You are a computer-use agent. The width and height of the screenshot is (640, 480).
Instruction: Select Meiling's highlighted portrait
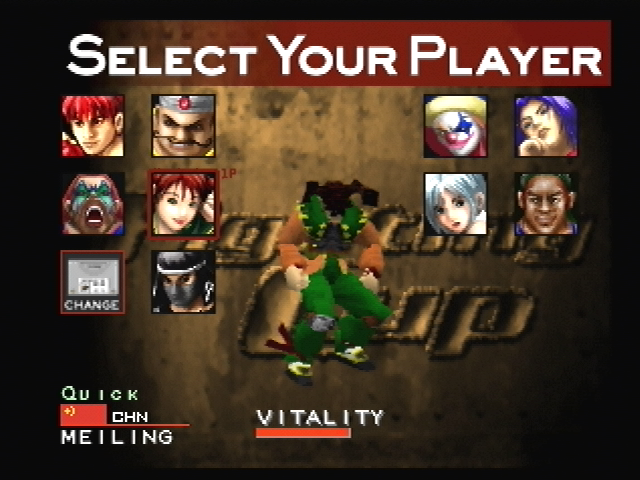(x=182, y=204)
